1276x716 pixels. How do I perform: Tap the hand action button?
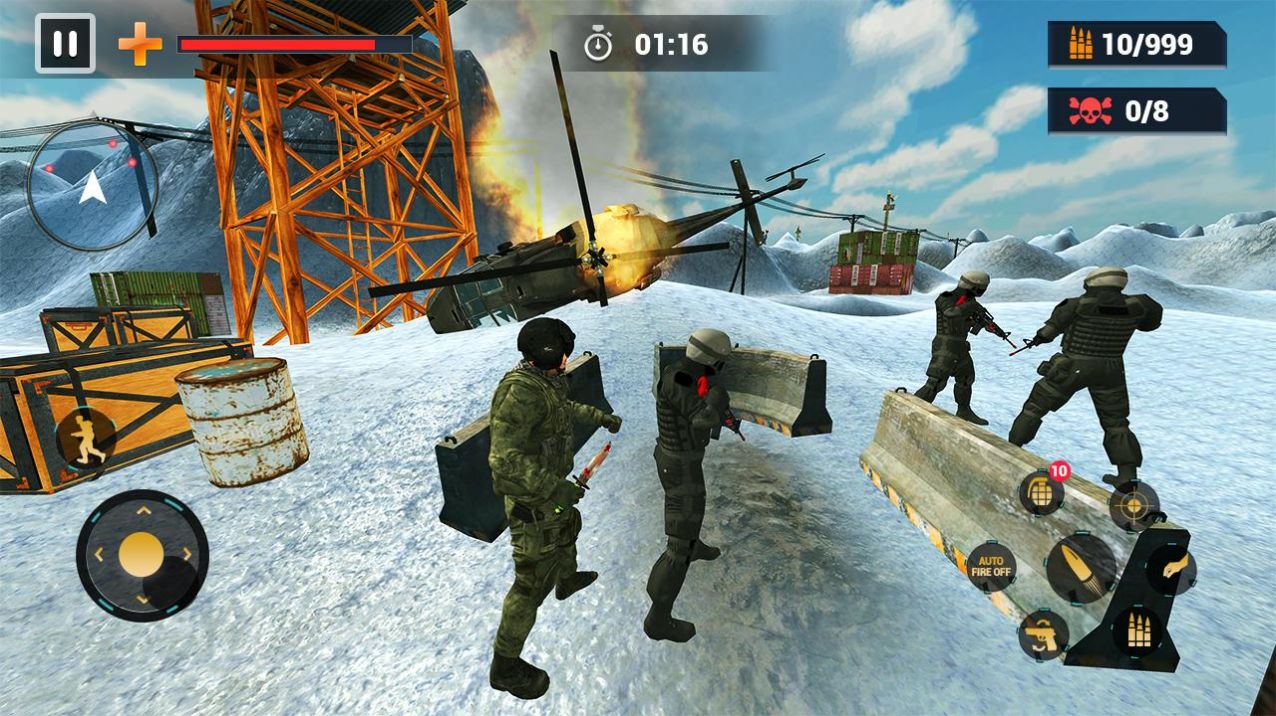click(1171, 569)
